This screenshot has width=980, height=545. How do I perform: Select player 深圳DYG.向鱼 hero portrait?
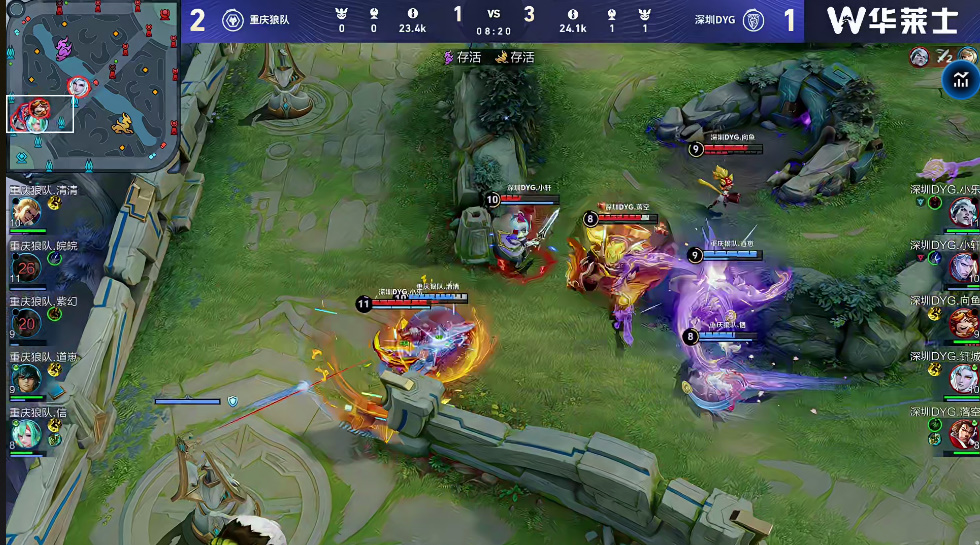962,322
